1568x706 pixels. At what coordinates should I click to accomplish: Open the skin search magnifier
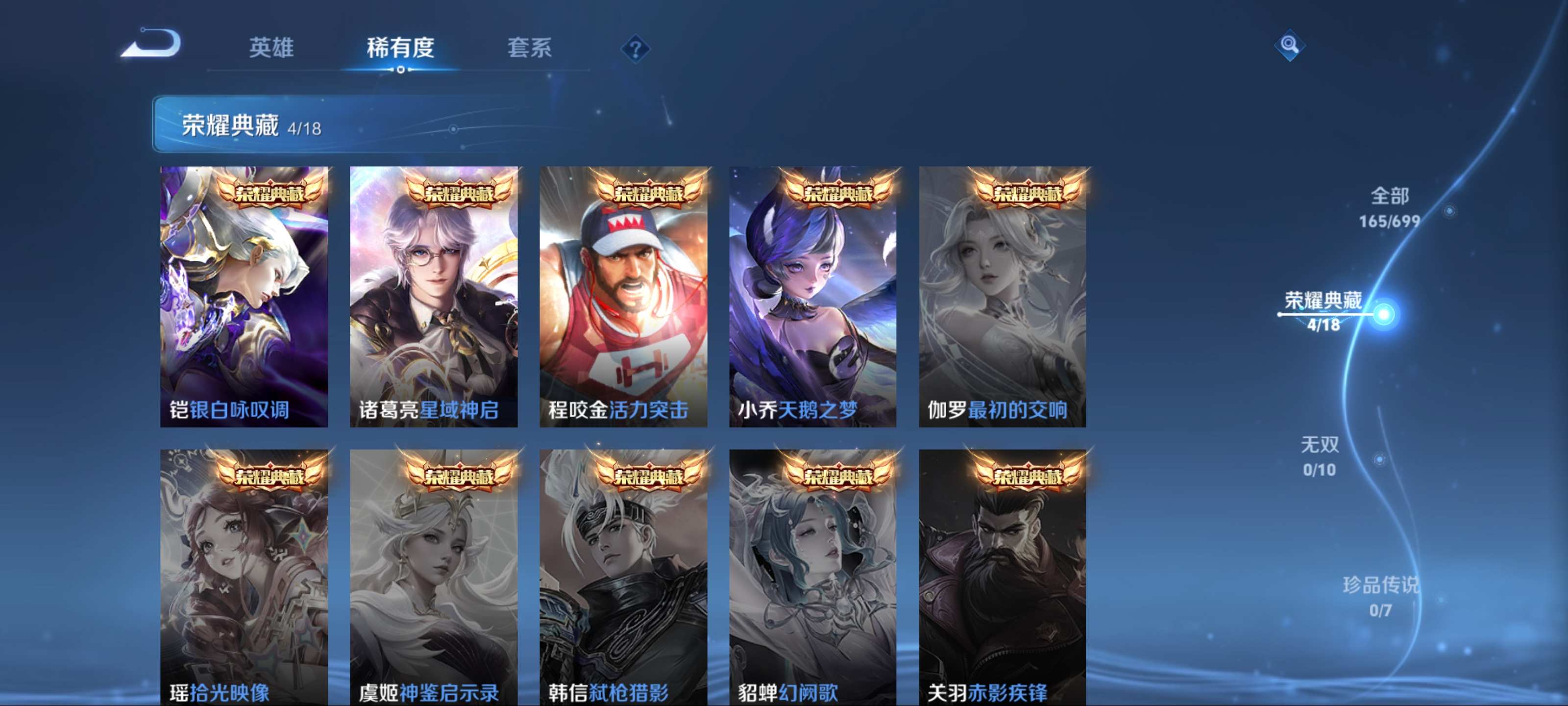[1289, 45]
